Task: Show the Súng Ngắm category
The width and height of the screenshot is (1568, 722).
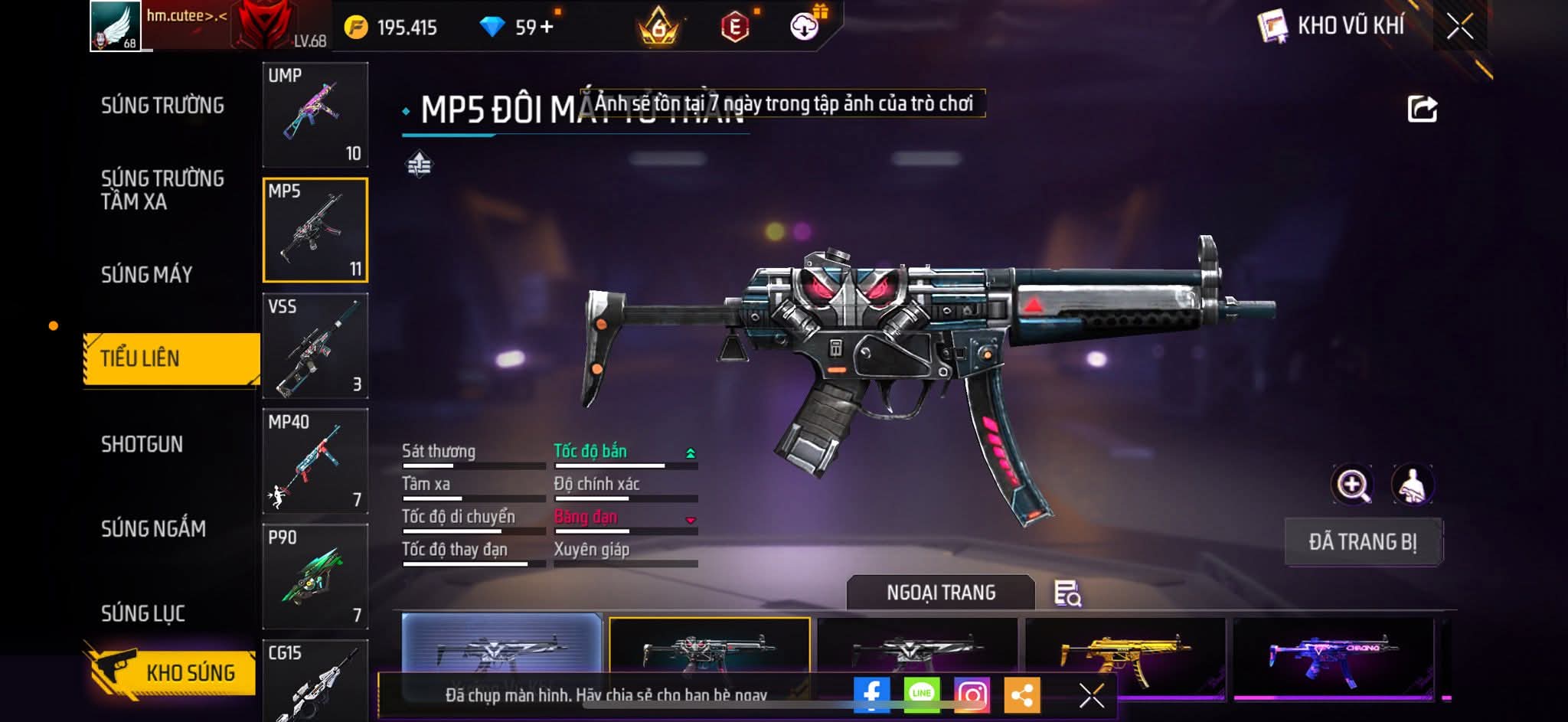Action: [153, 529]
